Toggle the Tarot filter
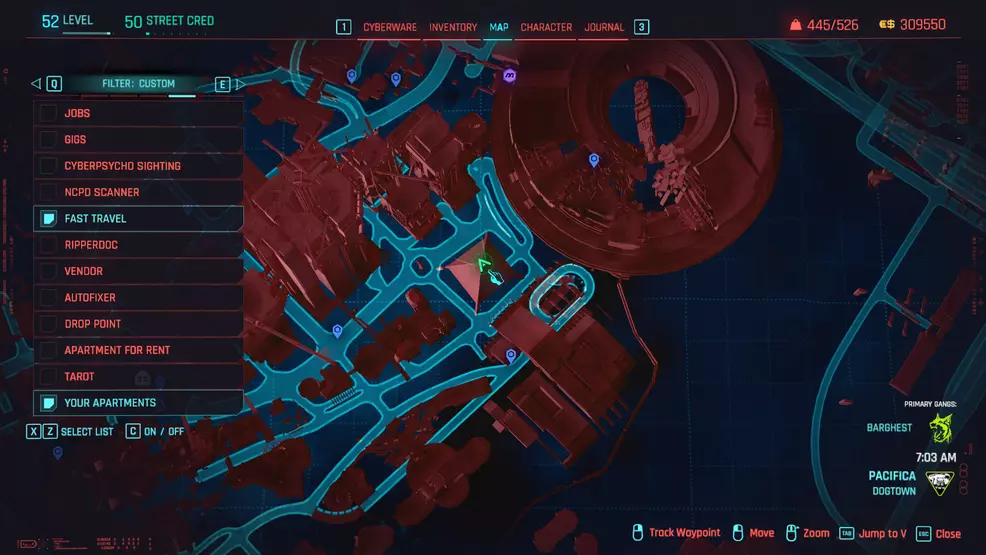The width and height of the screenshot is (986, 555). click(x=48, y=376)
